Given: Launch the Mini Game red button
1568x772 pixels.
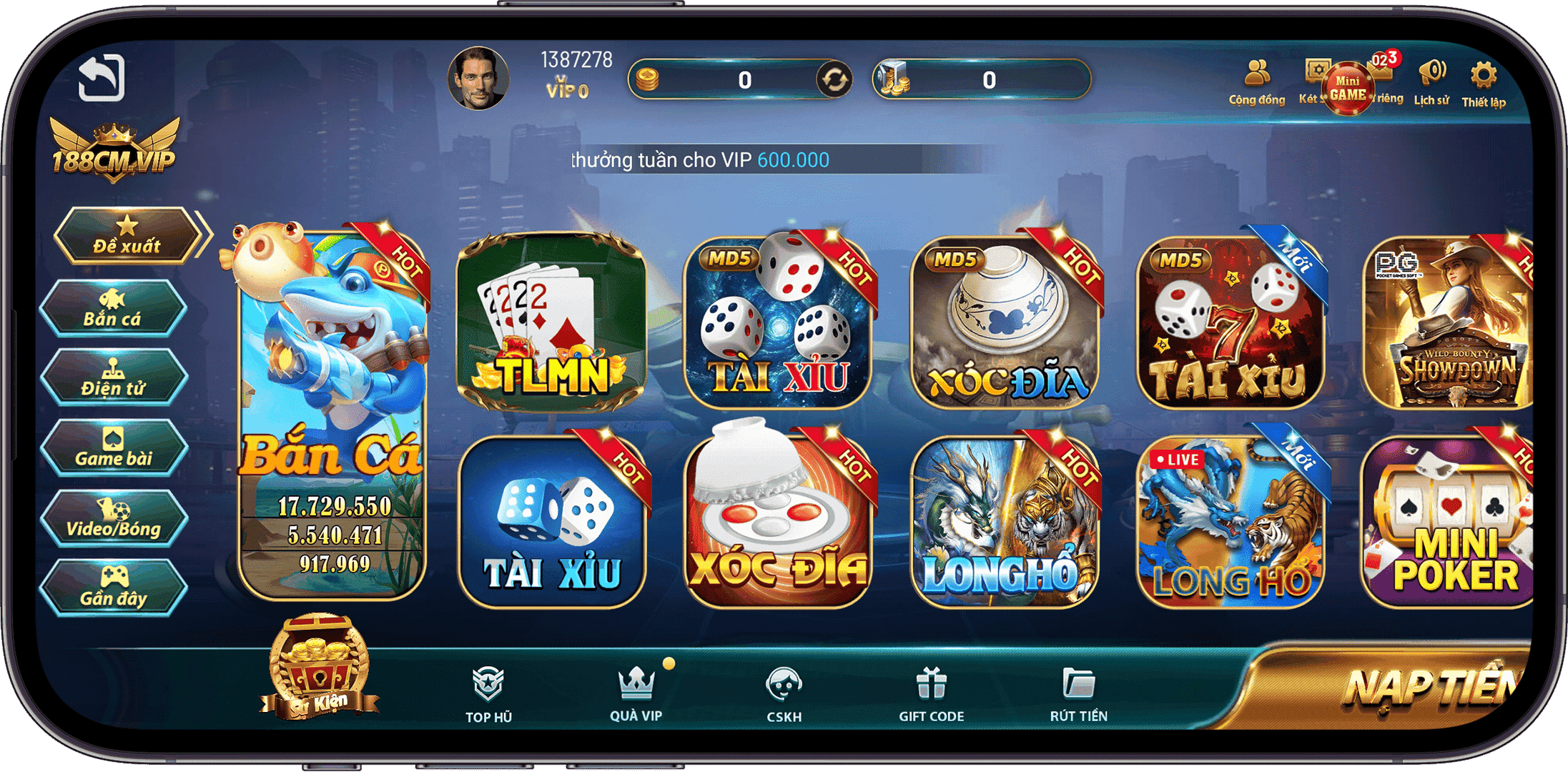Looking at the screenshot, I should point(1347,87).
